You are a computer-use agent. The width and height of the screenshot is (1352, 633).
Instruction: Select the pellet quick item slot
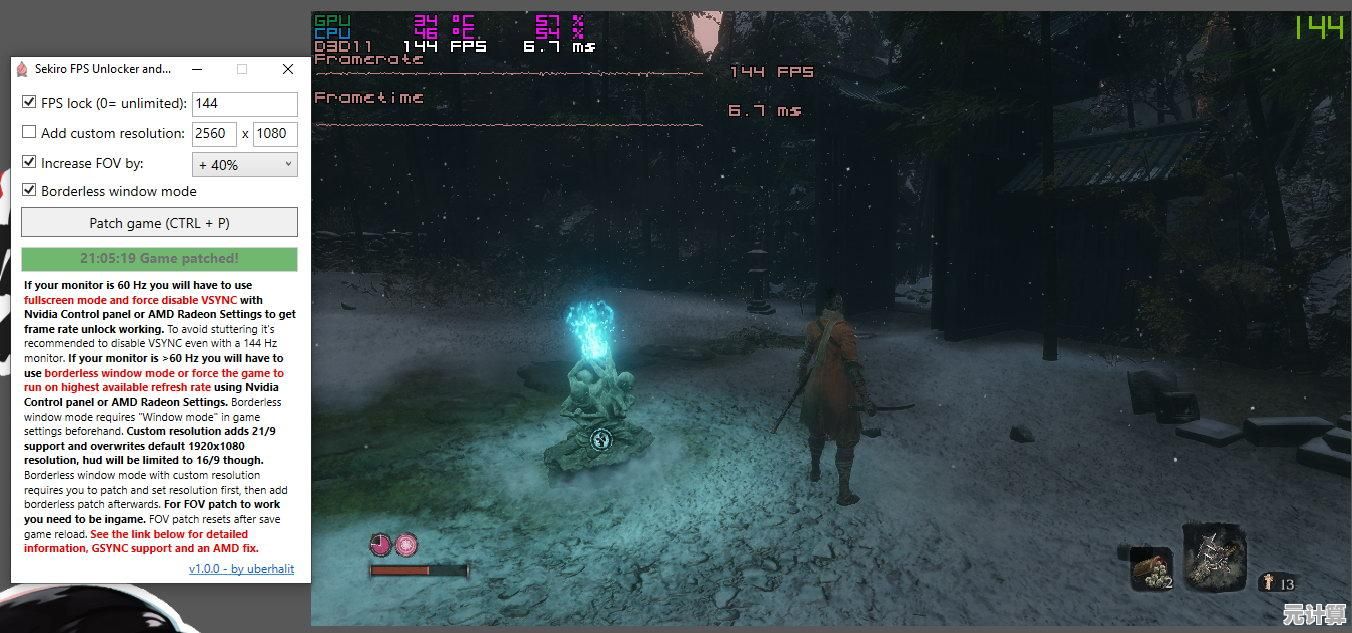point(1152,569)
